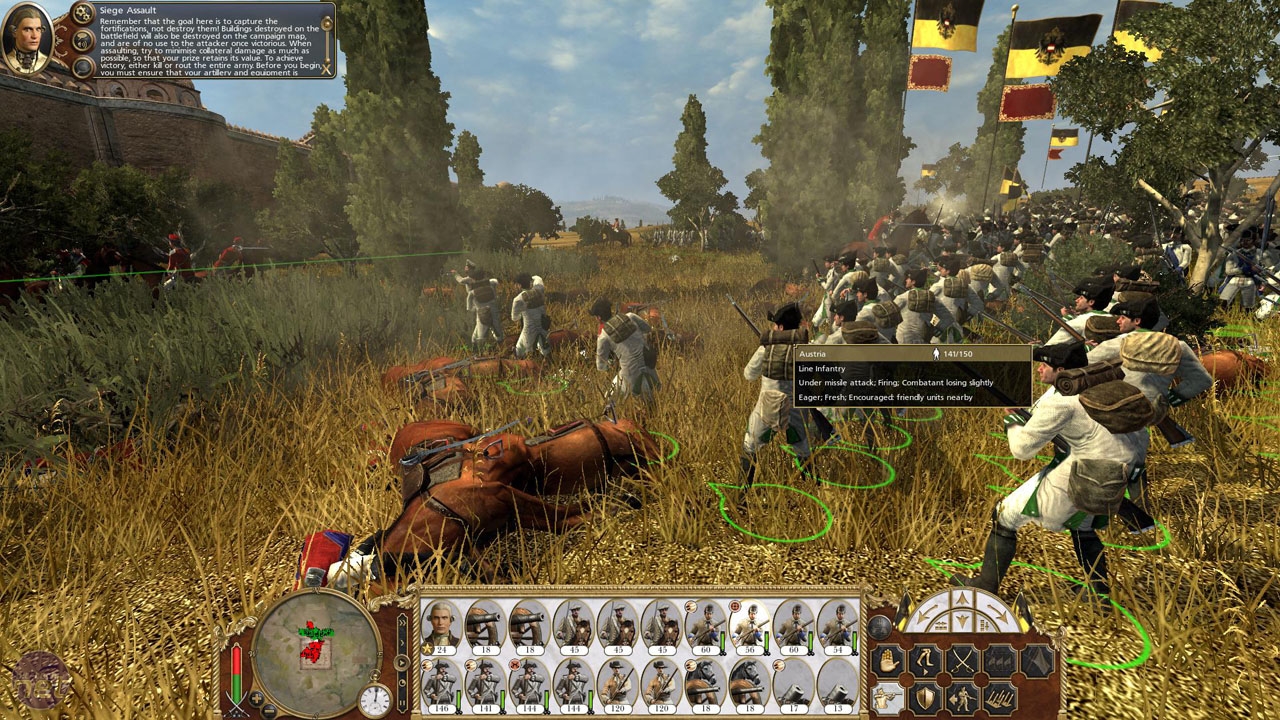Toggle skirmish mode for the unit
Screen dimensions: 1280x720
click(x=961, y=699)
